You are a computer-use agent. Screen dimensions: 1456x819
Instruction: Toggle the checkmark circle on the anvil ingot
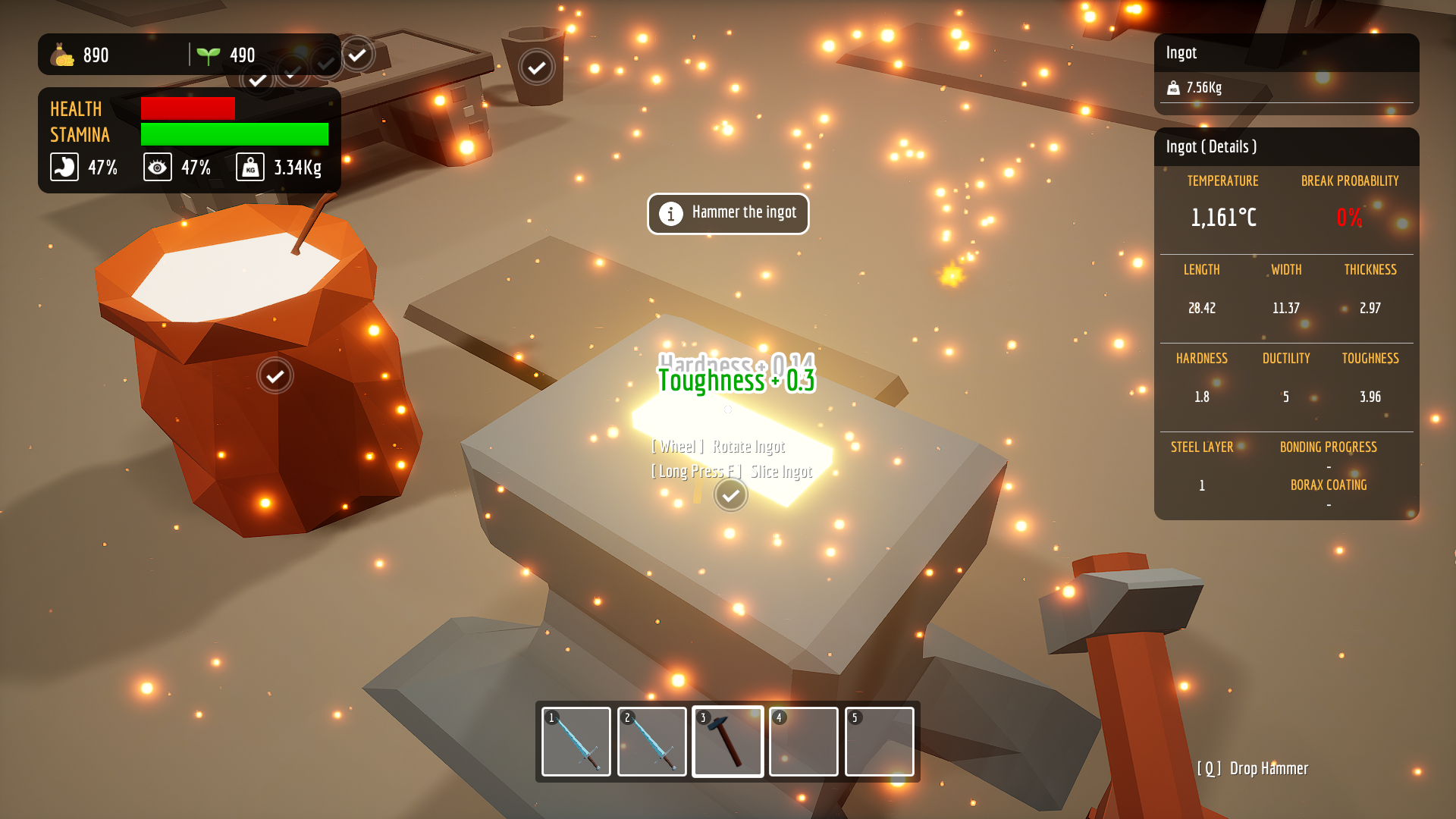pos(730,495)
